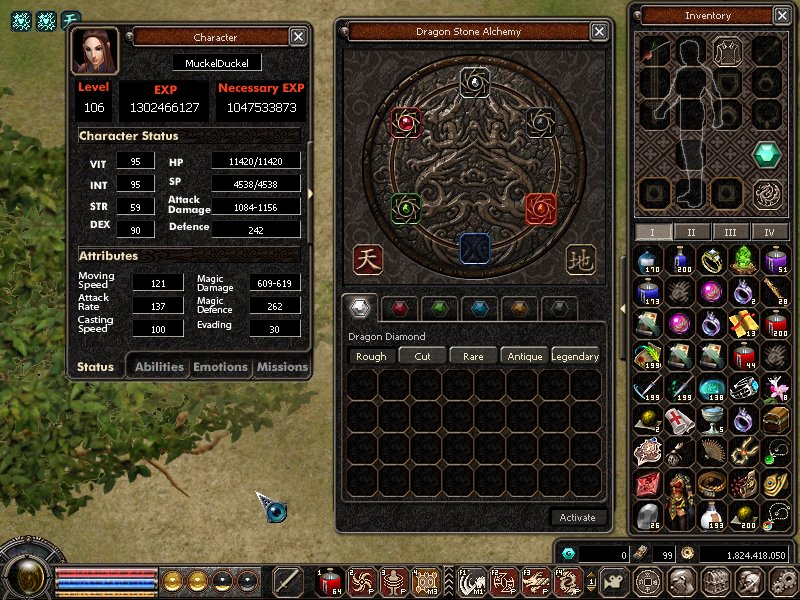The height and width of the screenshot is (600, 800).
Task: Click the Activate button in alchemy window
Action: (578, 517)
